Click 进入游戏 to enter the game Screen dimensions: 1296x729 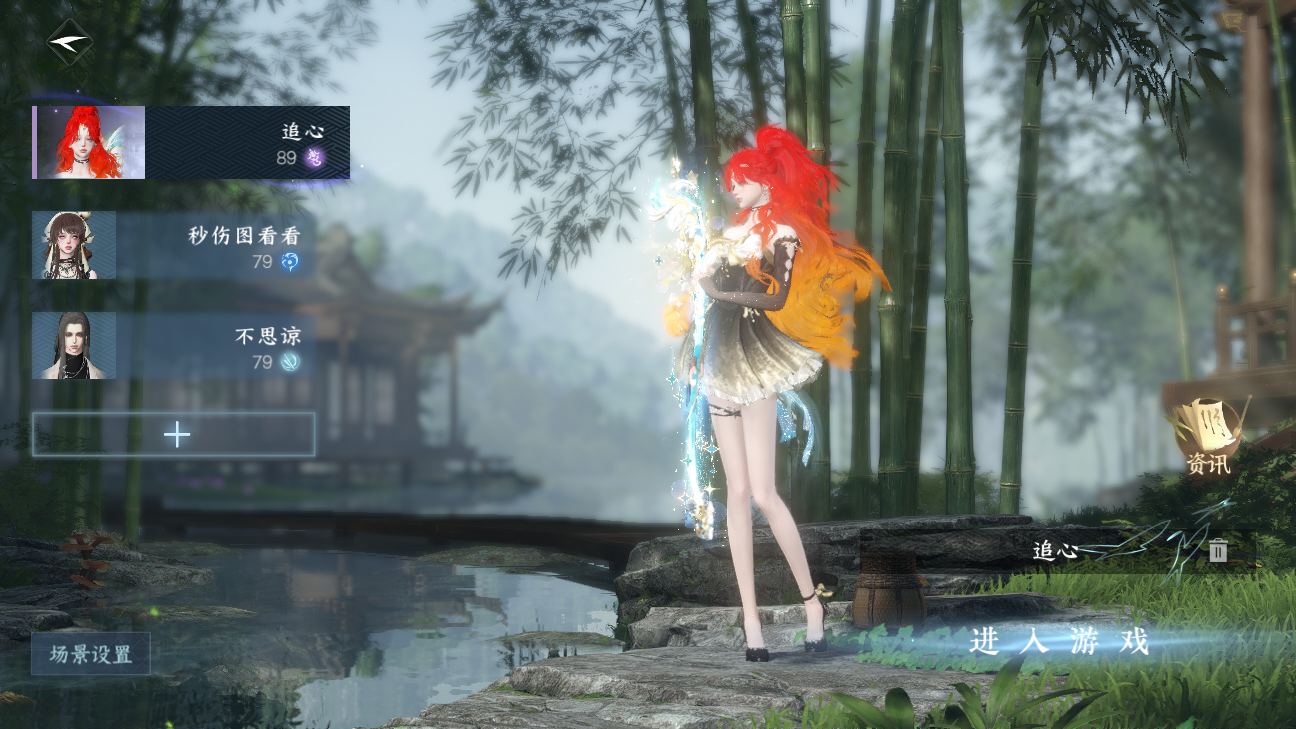(1059, 642)
